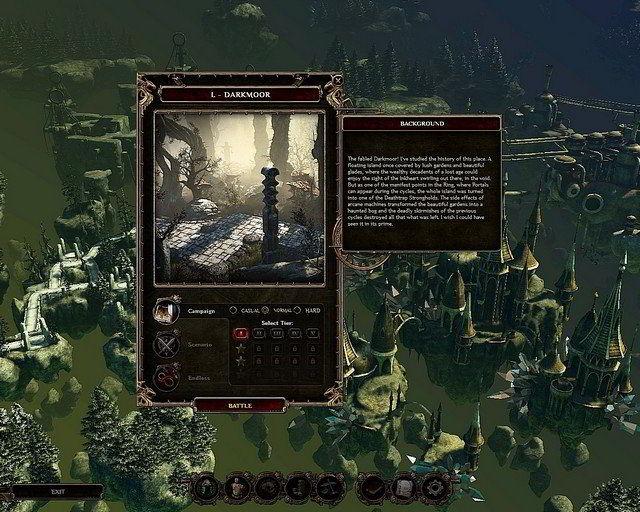Select Tier I

tap(240, 333)
